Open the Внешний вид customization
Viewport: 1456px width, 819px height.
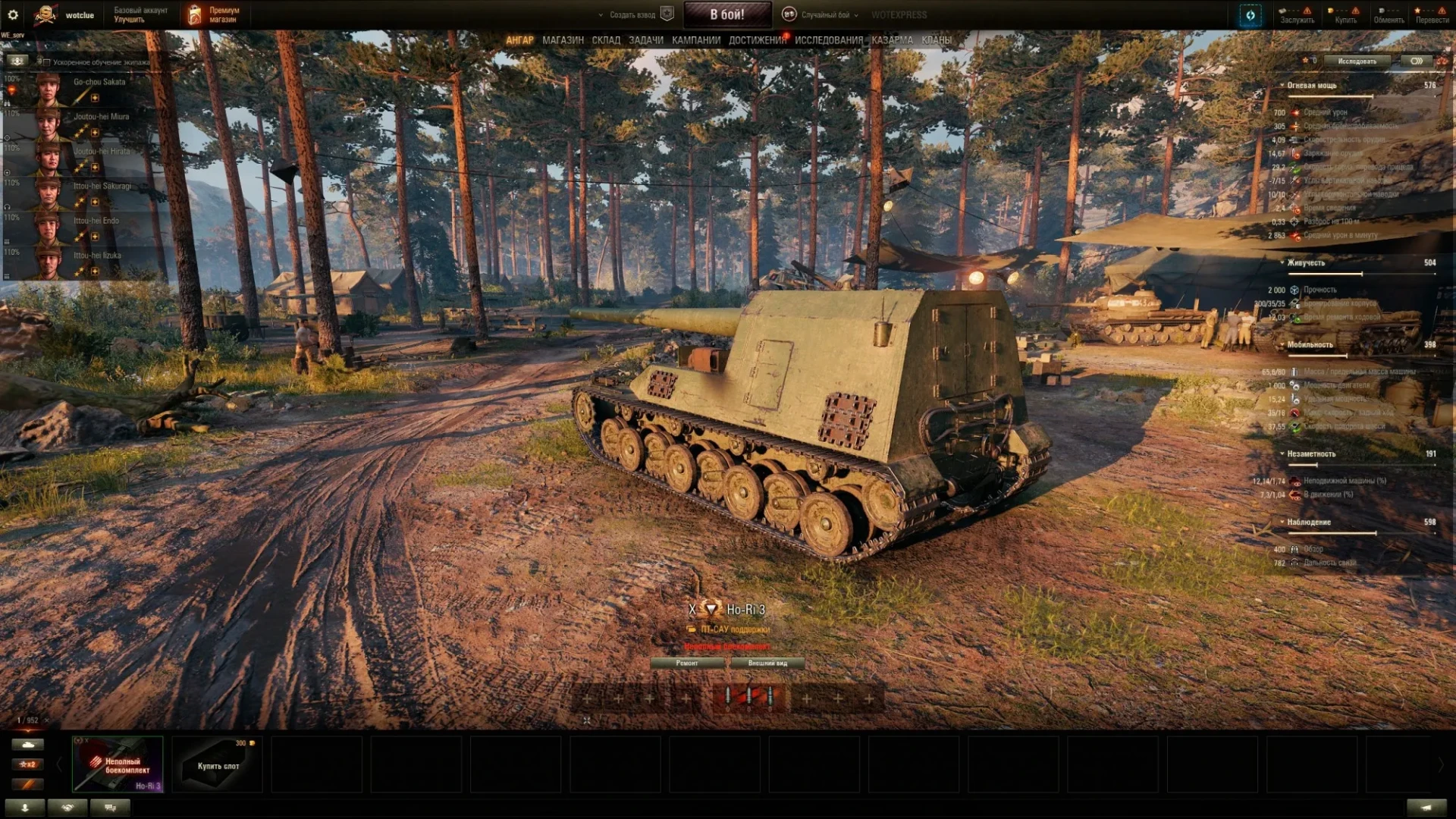[x=767, y=663]
